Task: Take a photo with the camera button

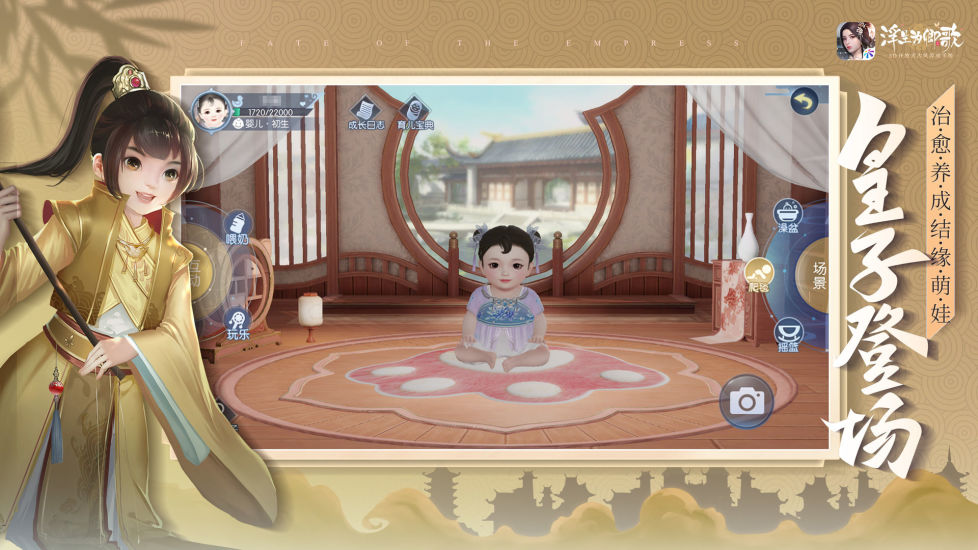Action: (x=743, y=402)
